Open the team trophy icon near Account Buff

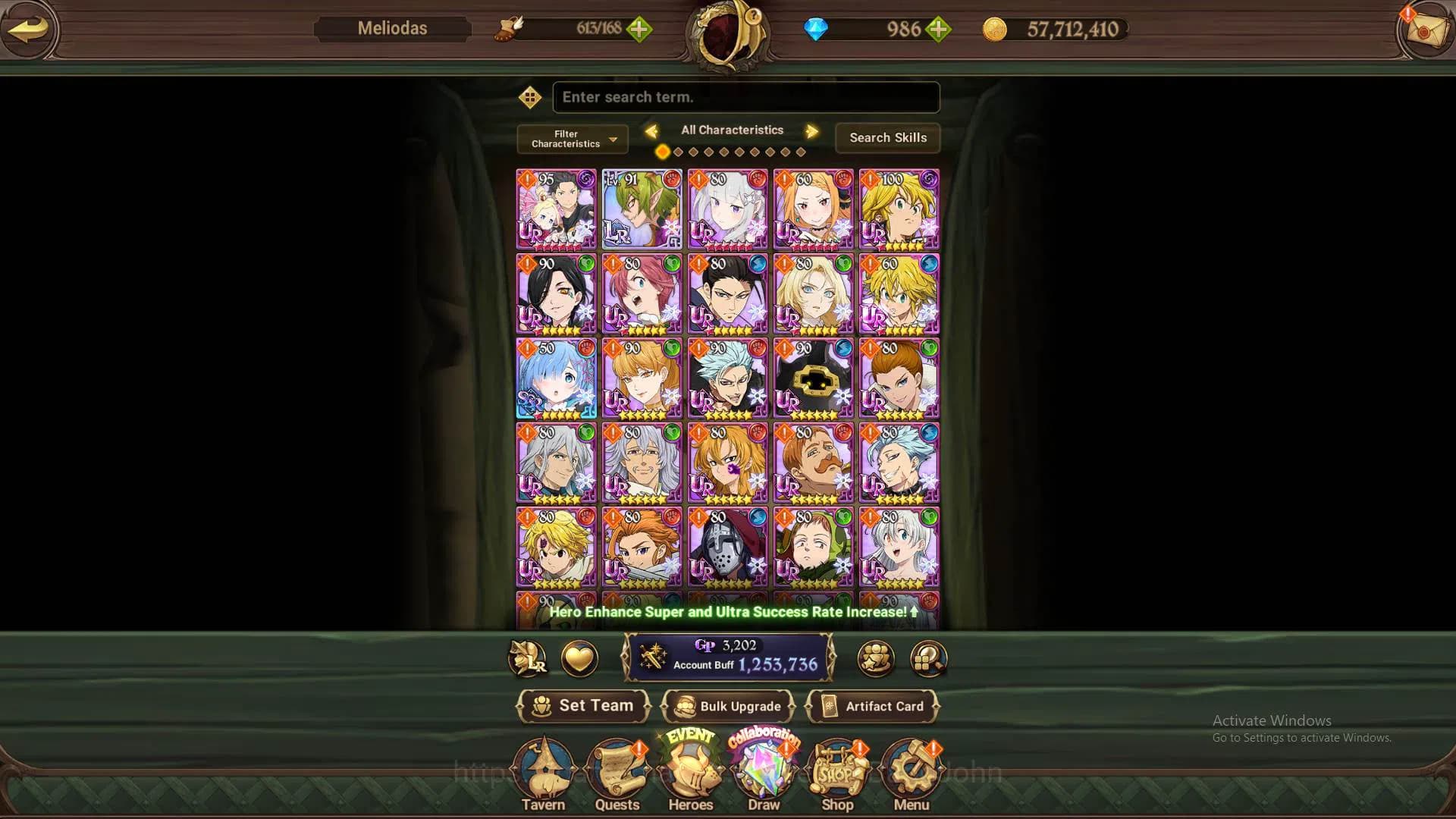point(876,659)
